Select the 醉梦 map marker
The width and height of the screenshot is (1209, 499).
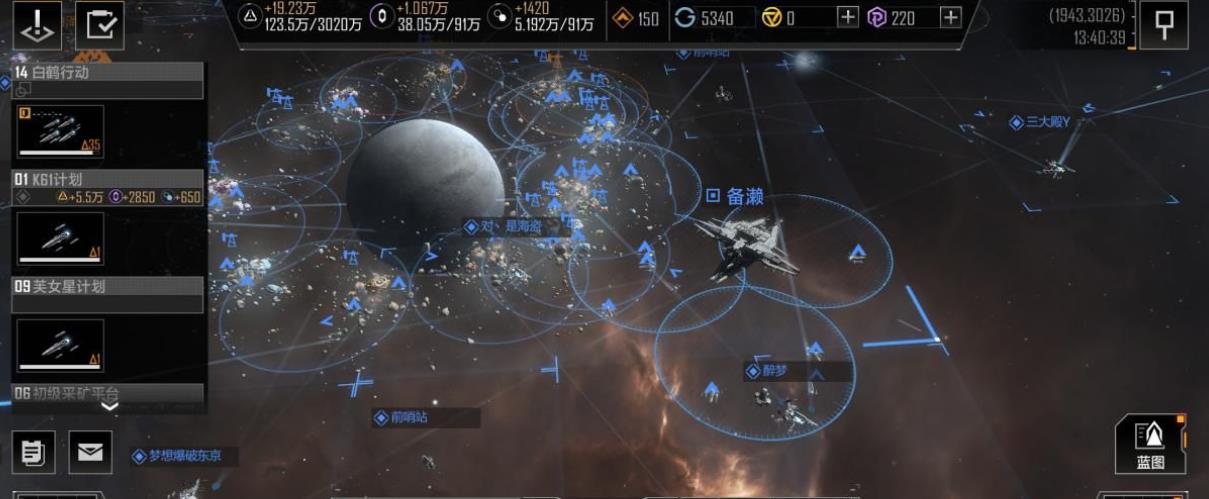coord(768,371)
